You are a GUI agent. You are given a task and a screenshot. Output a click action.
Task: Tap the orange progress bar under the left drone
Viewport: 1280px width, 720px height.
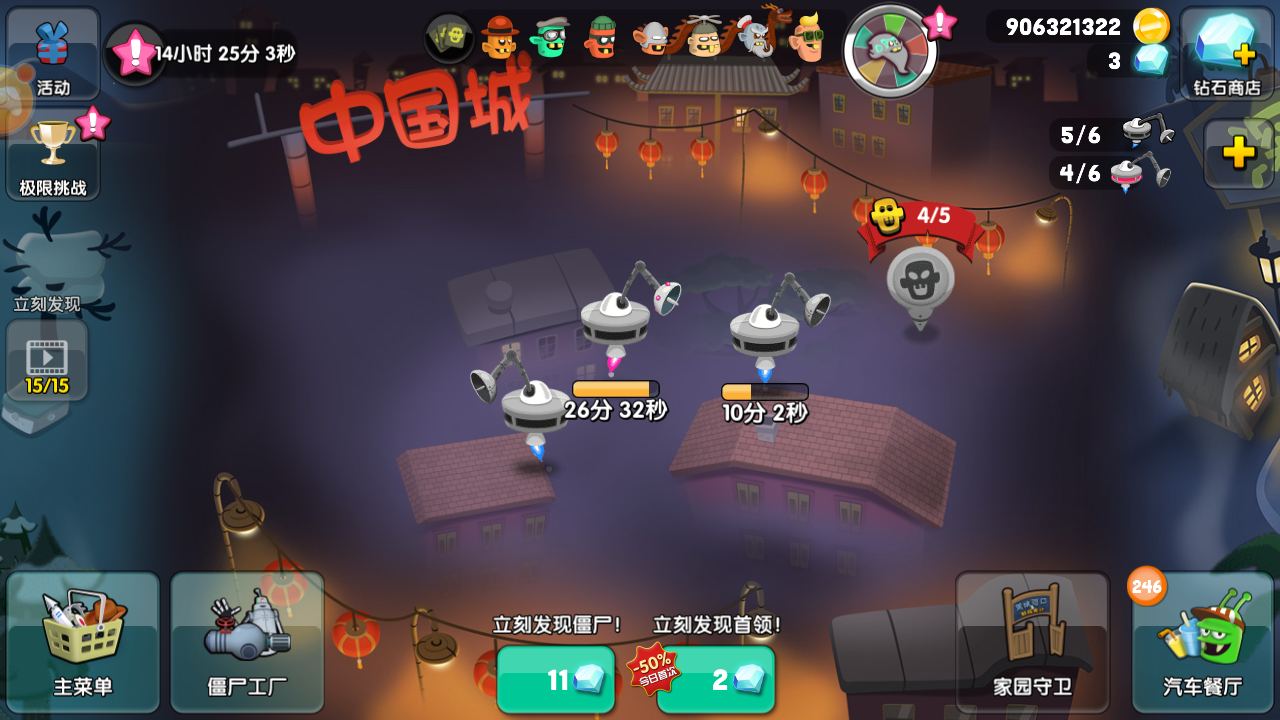(x=614, y=384)
